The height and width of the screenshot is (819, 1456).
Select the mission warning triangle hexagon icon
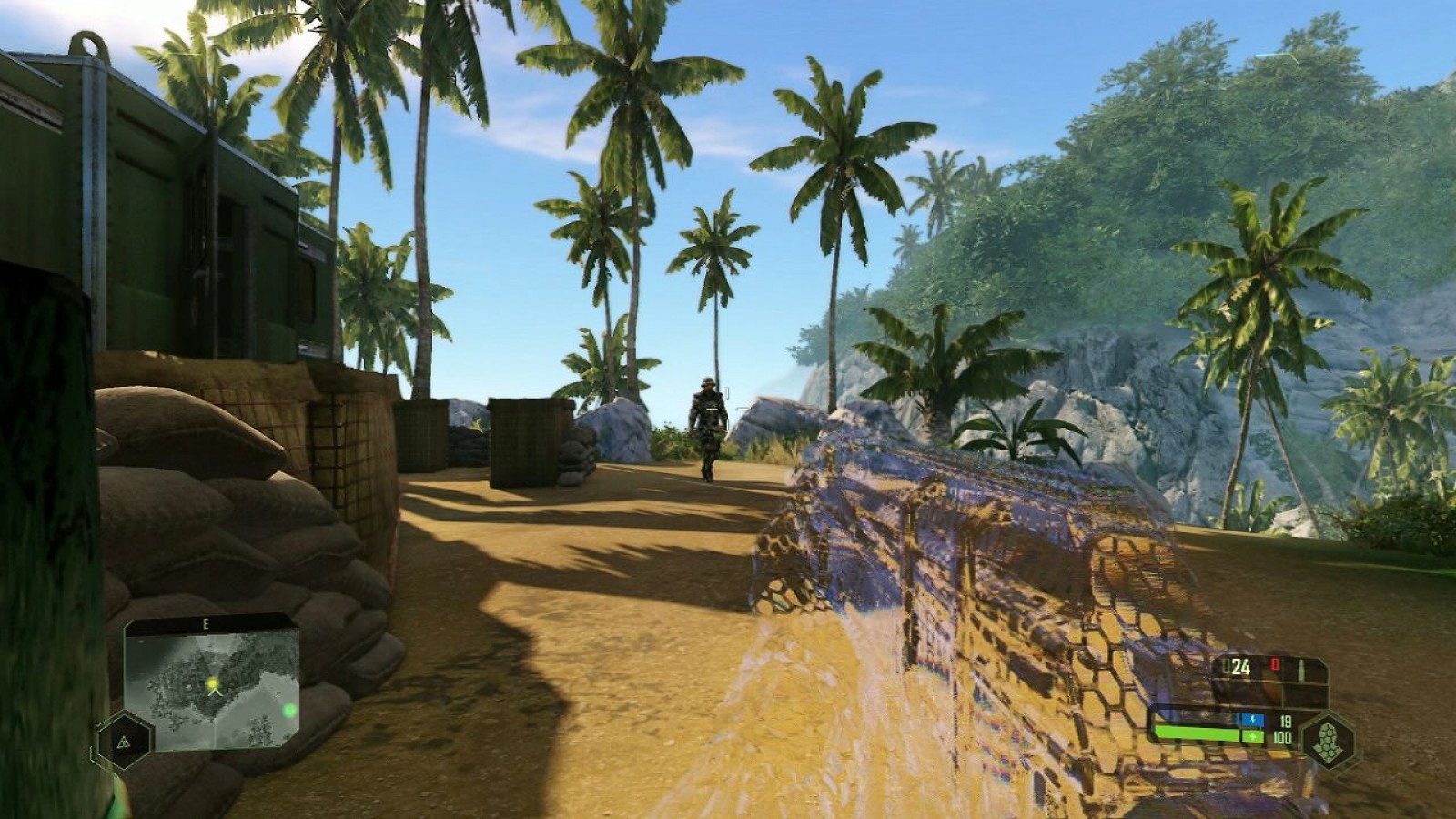tap(125, 742)
